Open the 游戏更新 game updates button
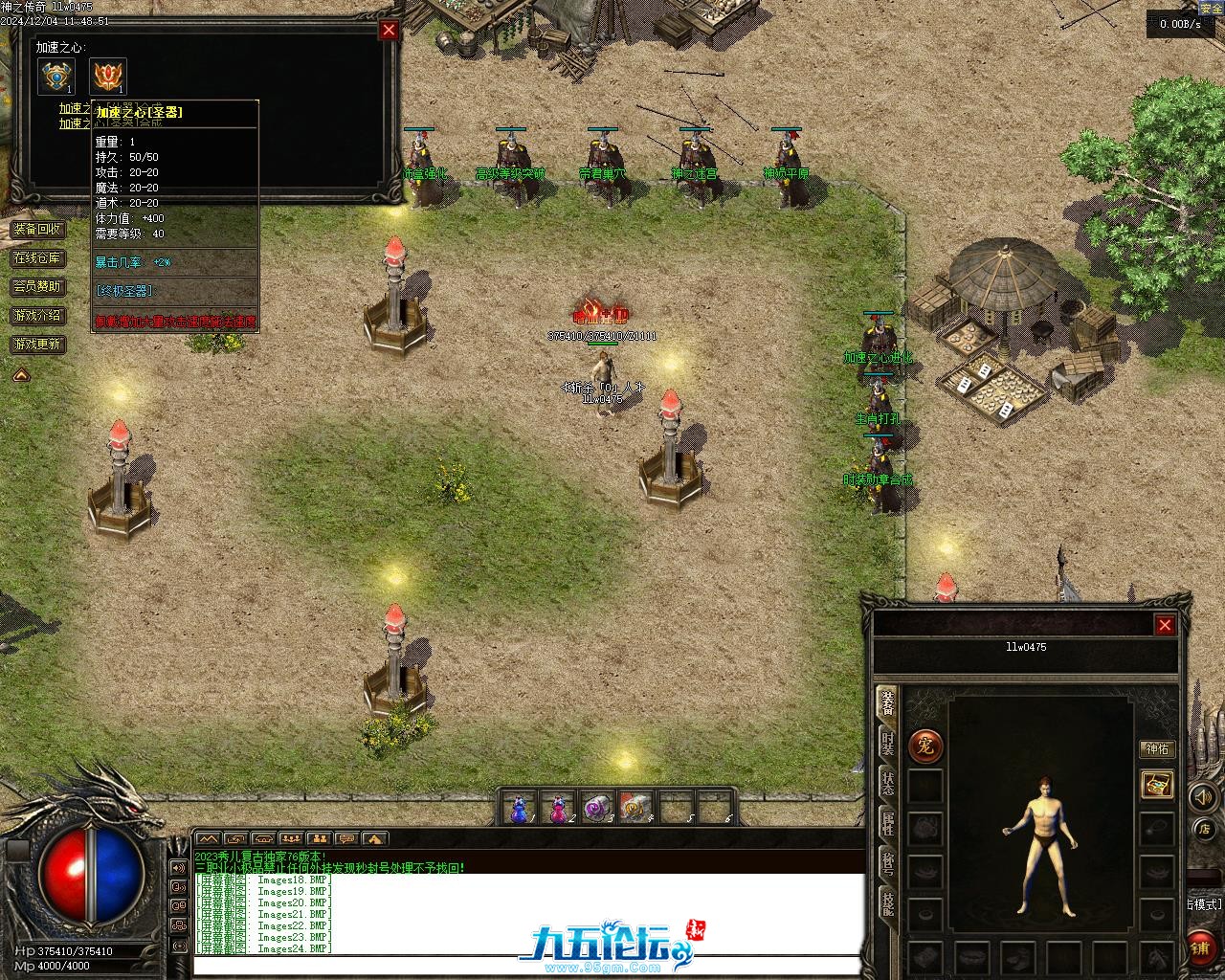The image size is (1225, 980). click(37, 345)
